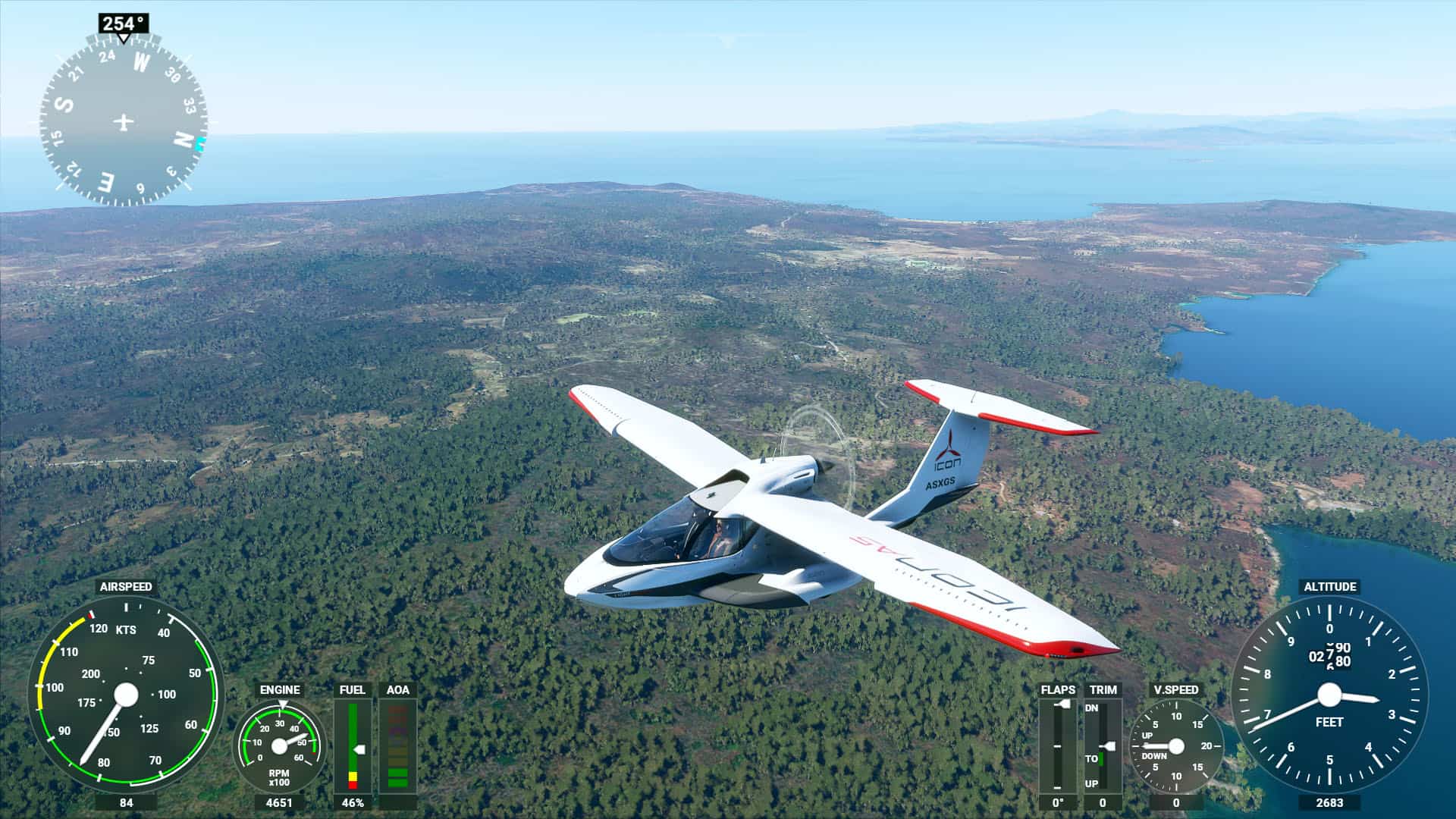Click the engine RPM gauge
This screenshot has width=1456, height=819.
tap(279, 746)
